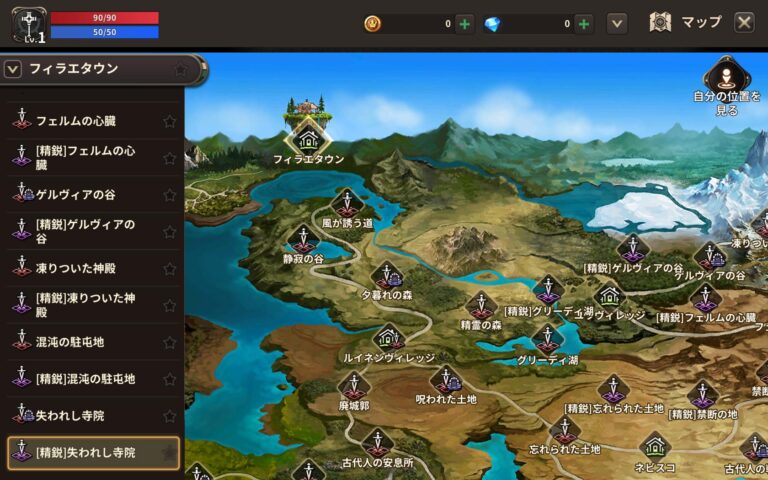Select ゲルヴィアの谷 from the dungeon list
This screenshot has width=768, height=480.
tap(76, 194)
